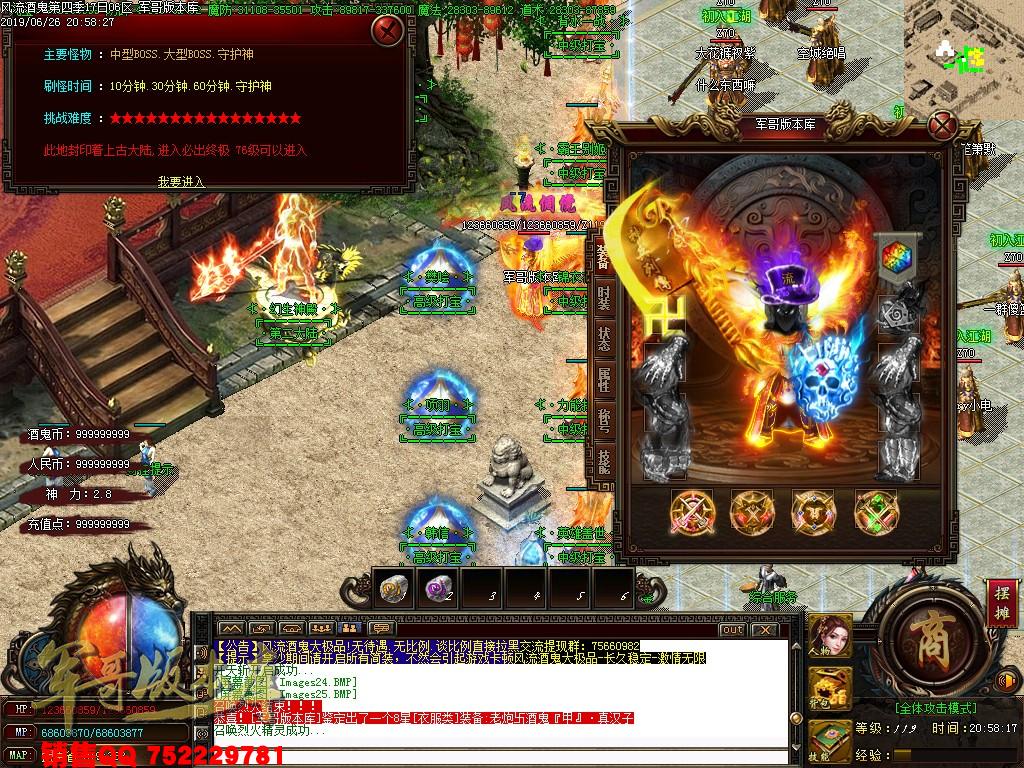Select the 称号 tab
This screenshot has height=768, width=1024.
pyautogui.click(x=604, y=421)
